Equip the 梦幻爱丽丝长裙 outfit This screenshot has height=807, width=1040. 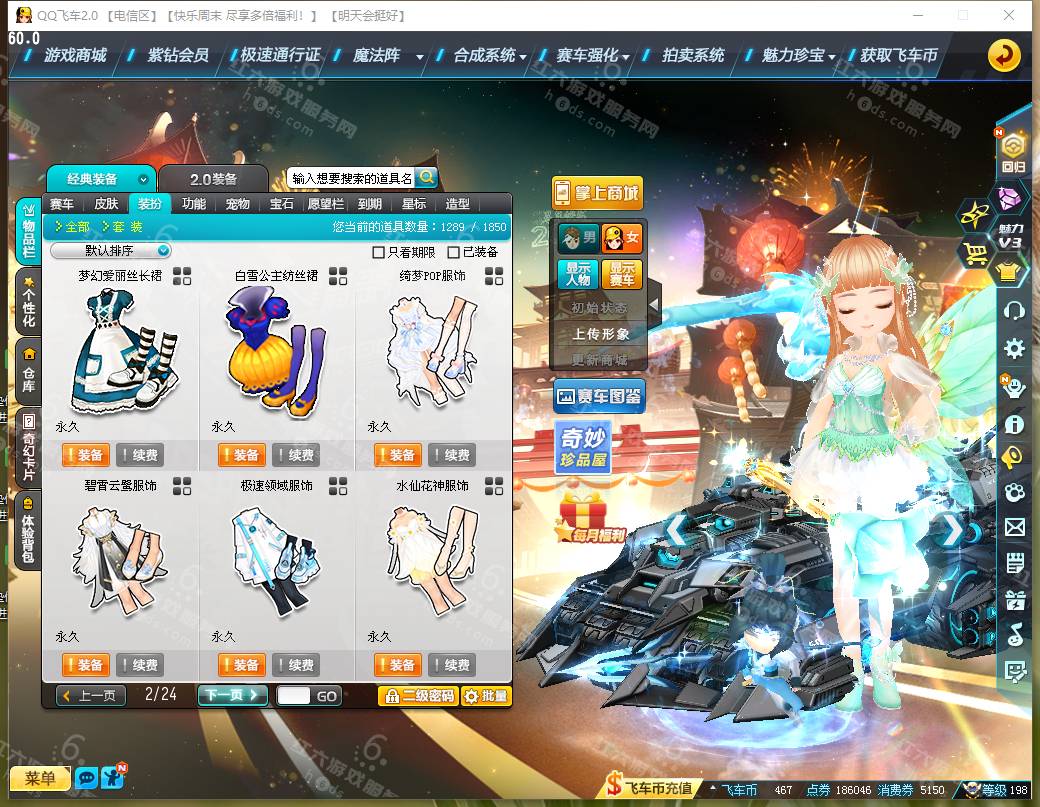pos(84,455)
